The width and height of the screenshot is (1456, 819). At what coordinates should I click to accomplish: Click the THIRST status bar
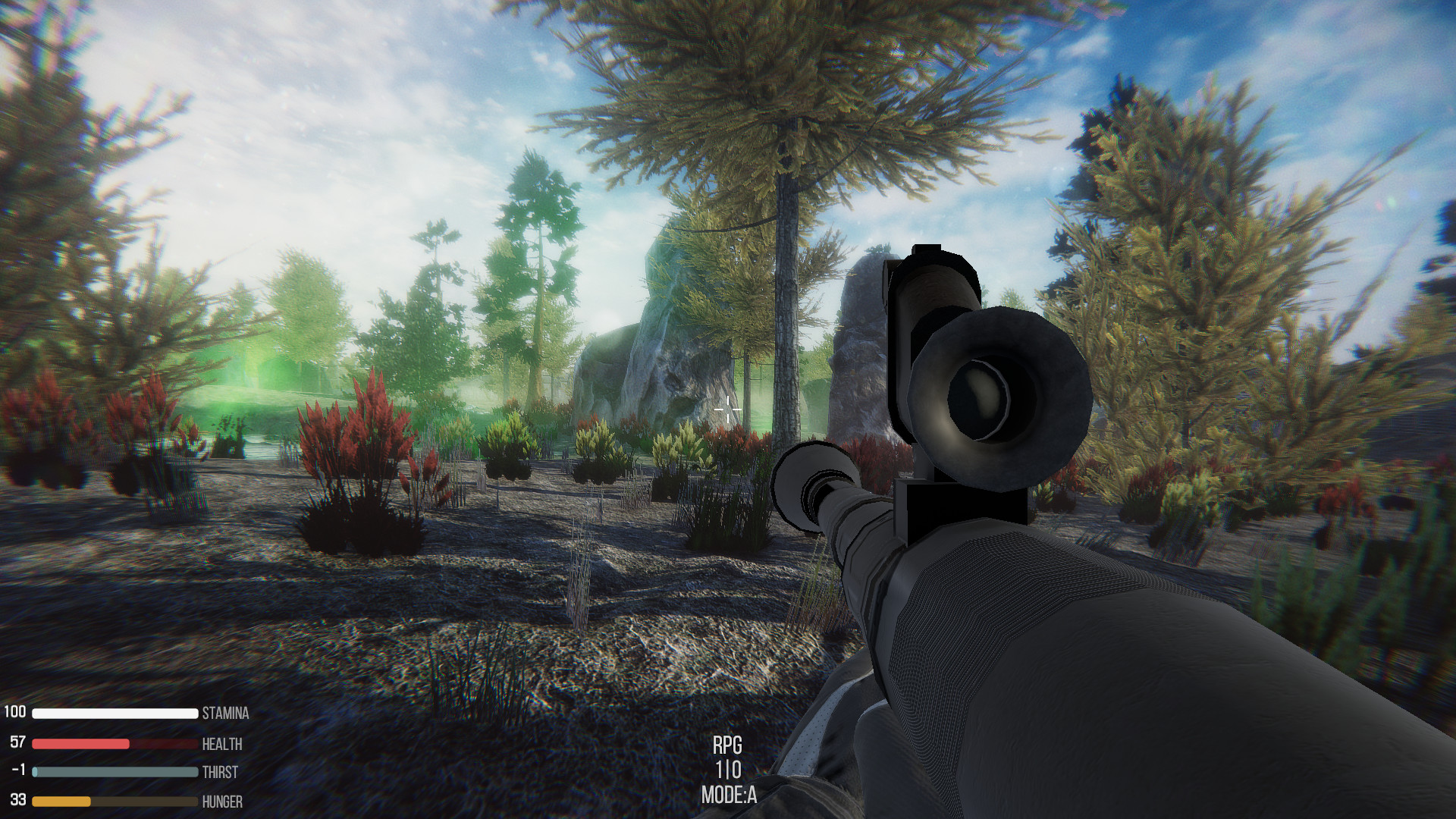click(x=114, y=773)
